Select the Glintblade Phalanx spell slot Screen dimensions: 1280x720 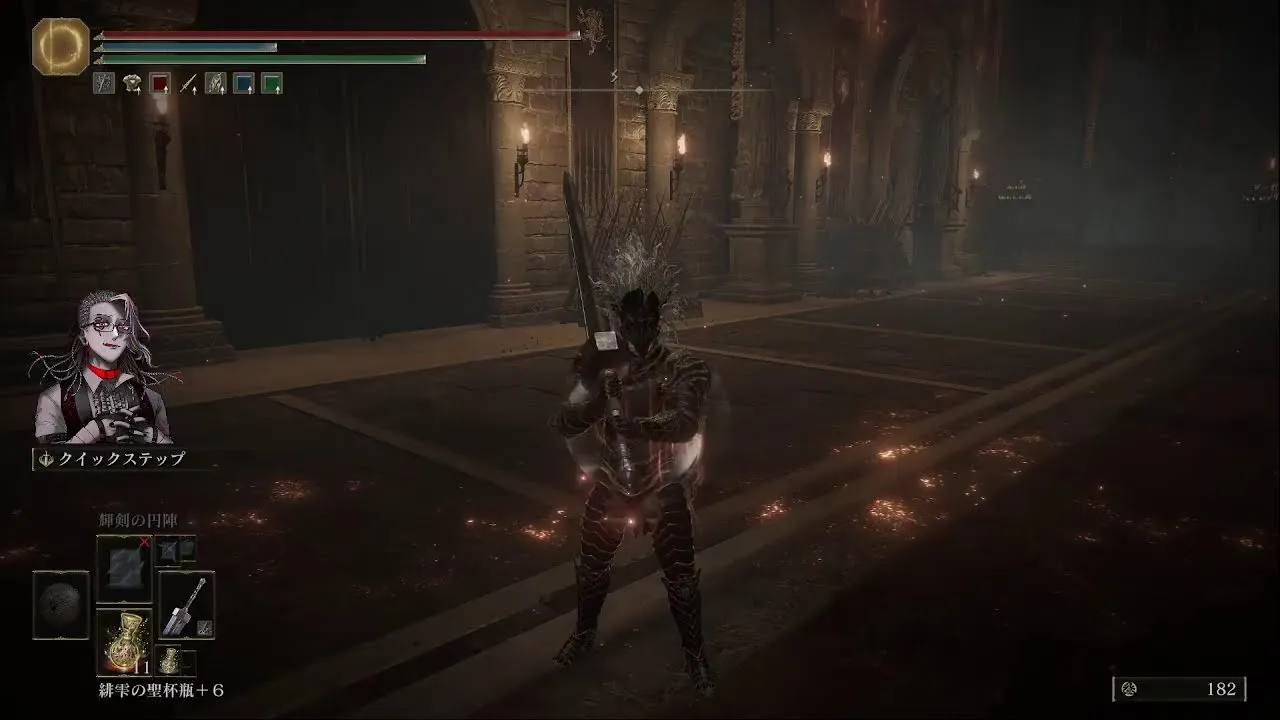point(124,568)
